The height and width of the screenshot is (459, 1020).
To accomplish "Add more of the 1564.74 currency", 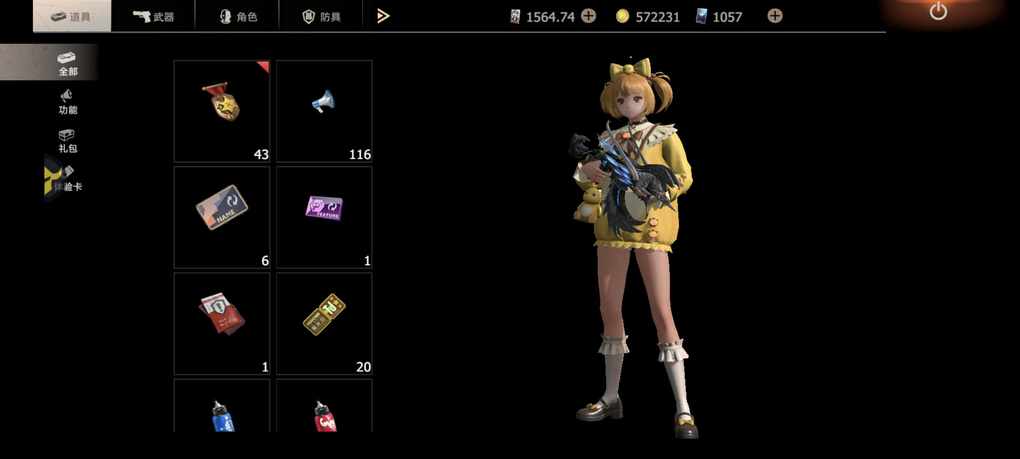I will click(589, 16).
